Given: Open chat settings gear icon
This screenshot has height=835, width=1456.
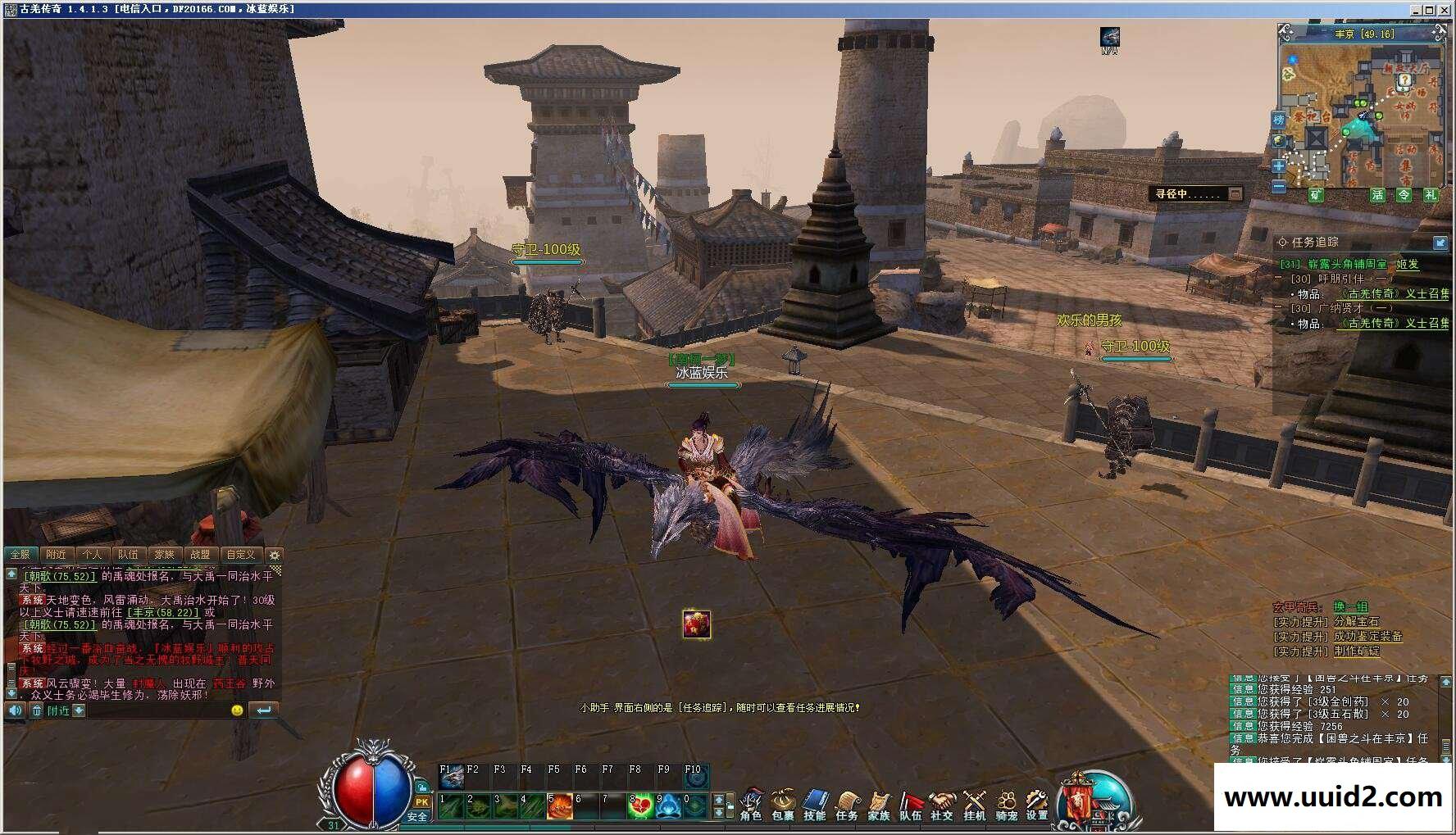Looking at the screenshot, I should pyautogui.click(x=275, y=555).
